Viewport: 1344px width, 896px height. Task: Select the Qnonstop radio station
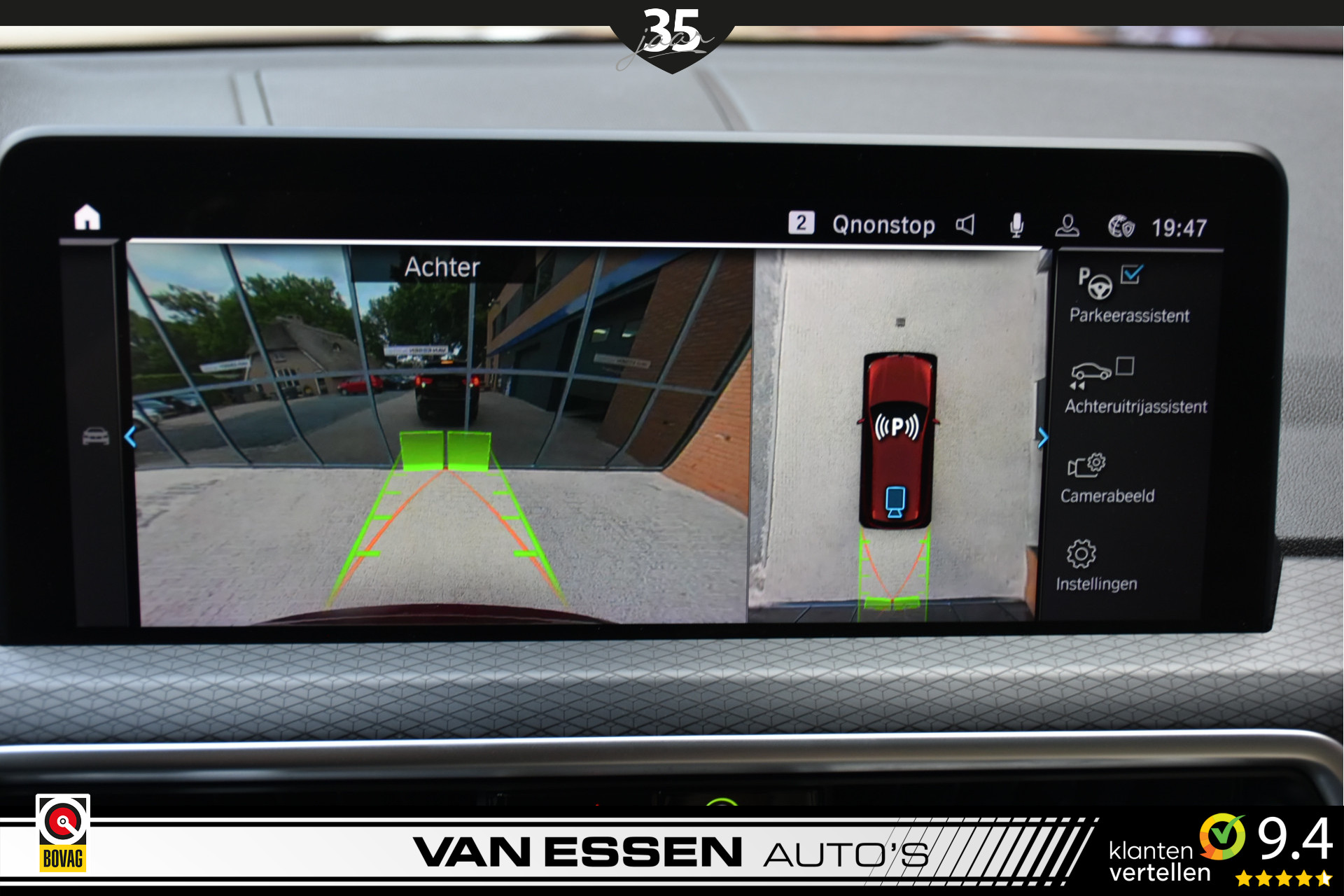click(x=883, y=225)
